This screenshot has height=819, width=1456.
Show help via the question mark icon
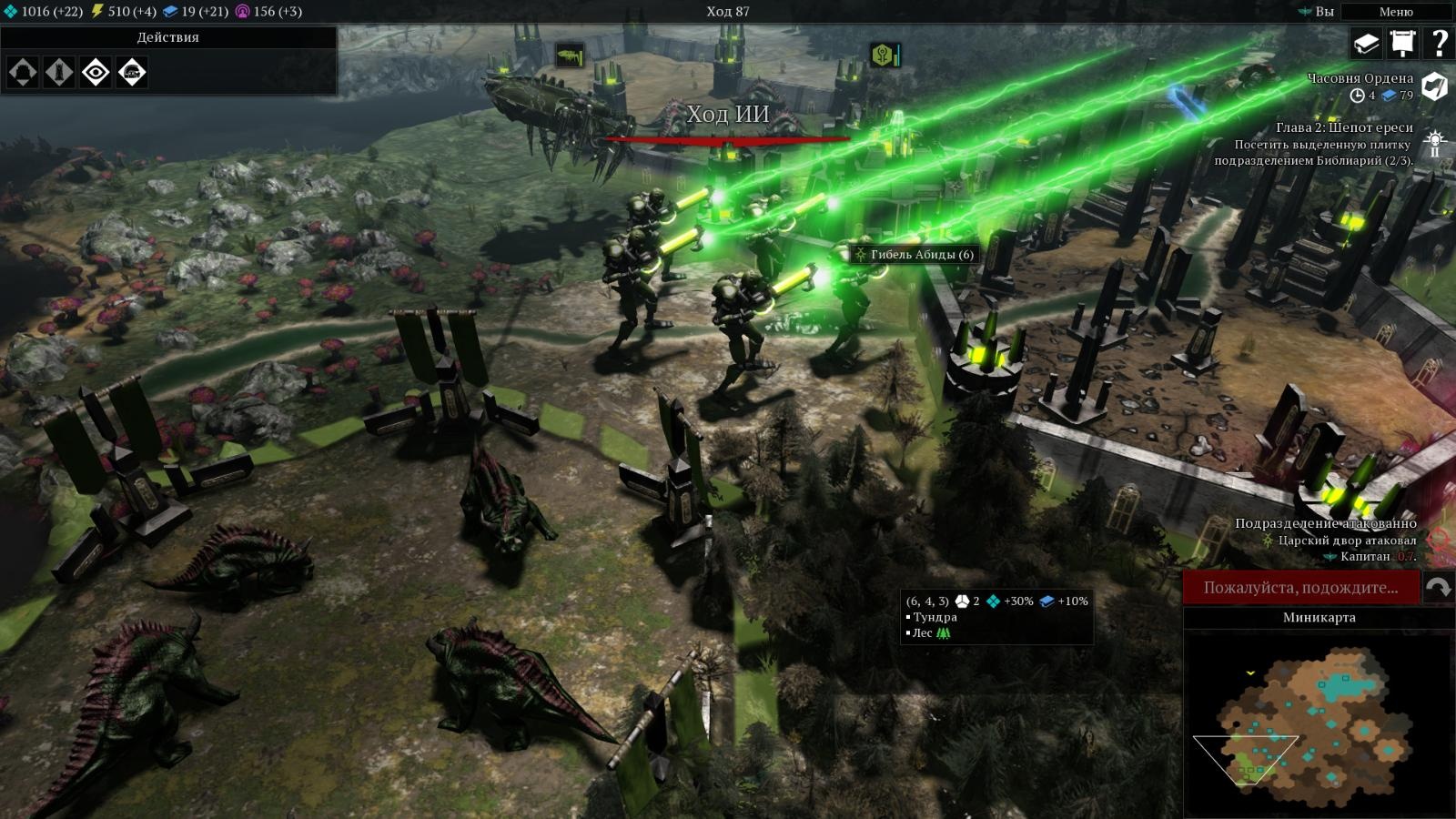click(x=1439, y=43)
